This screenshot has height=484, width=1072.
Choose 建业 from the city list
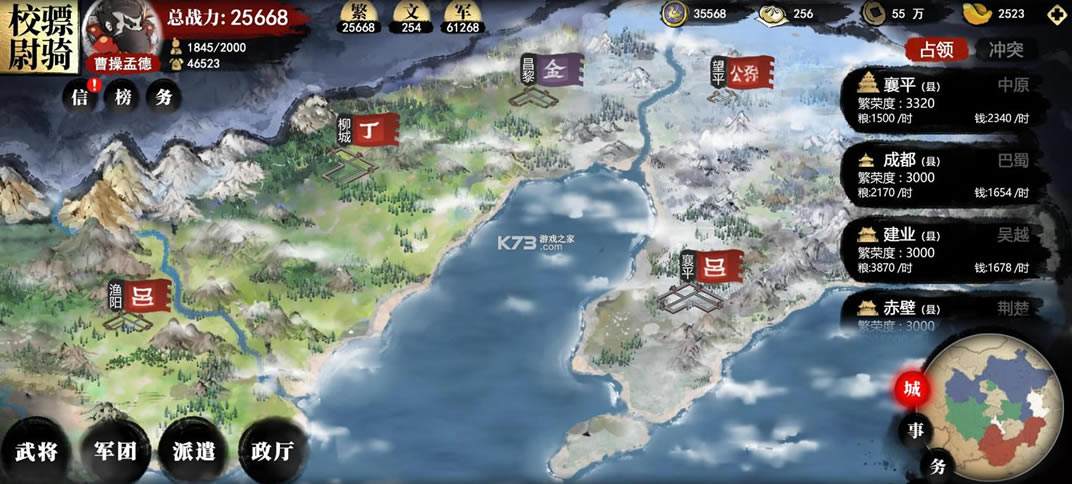click(943, 250)
